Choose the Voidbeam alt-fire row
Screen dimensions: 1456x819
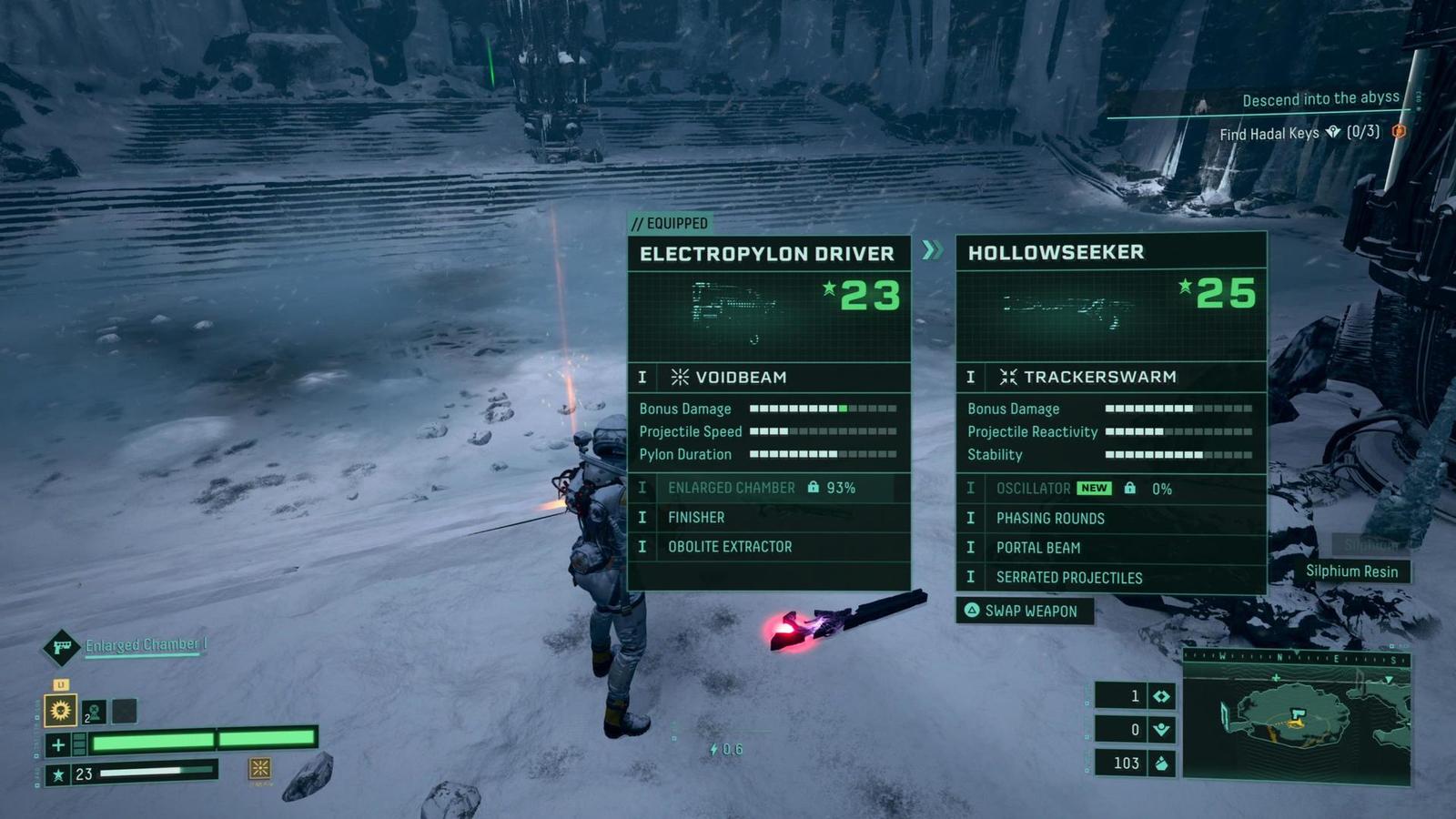tap(769, 377)
